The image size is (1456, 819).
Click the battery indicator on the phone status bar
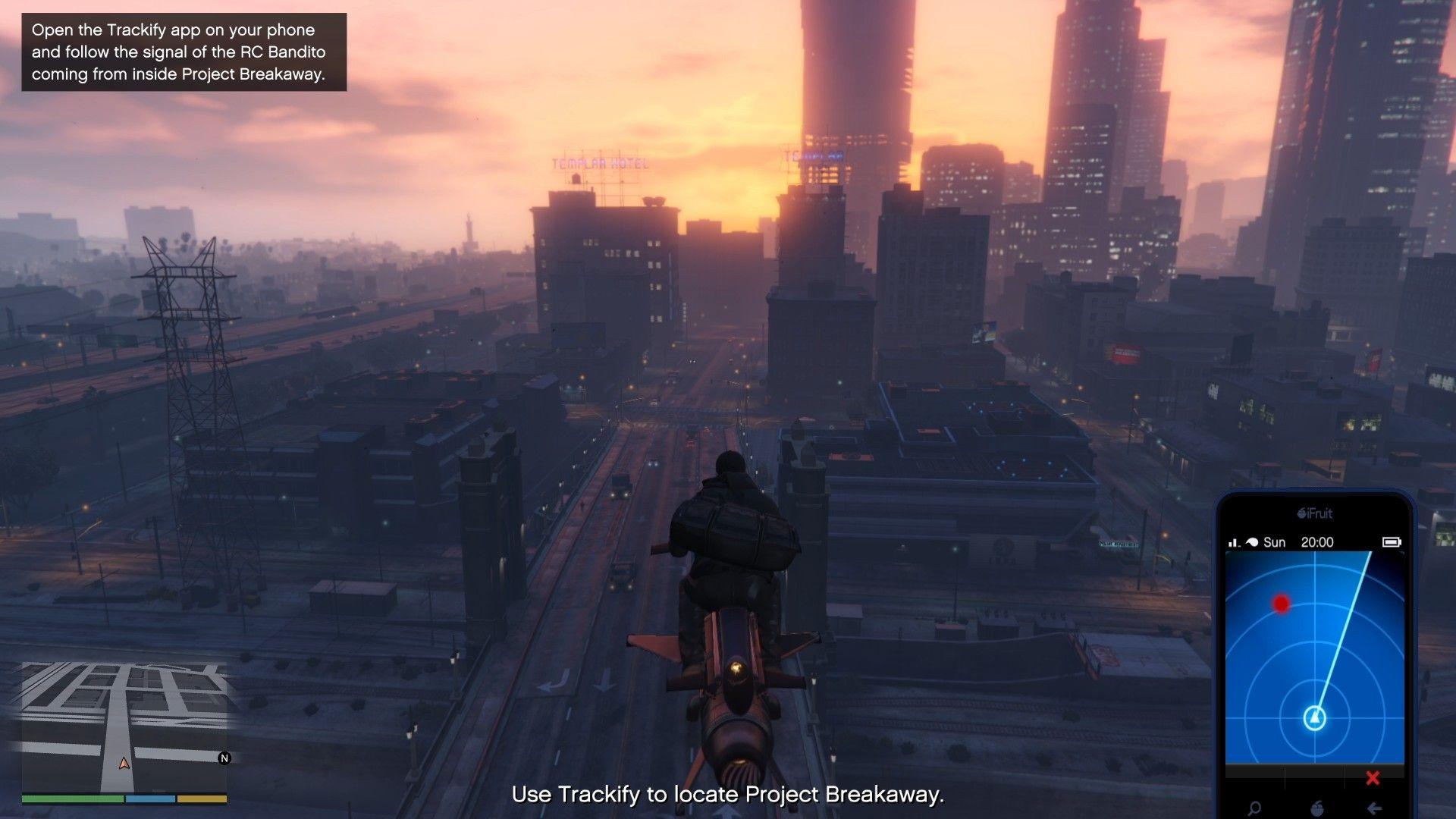click(1392, 542)
